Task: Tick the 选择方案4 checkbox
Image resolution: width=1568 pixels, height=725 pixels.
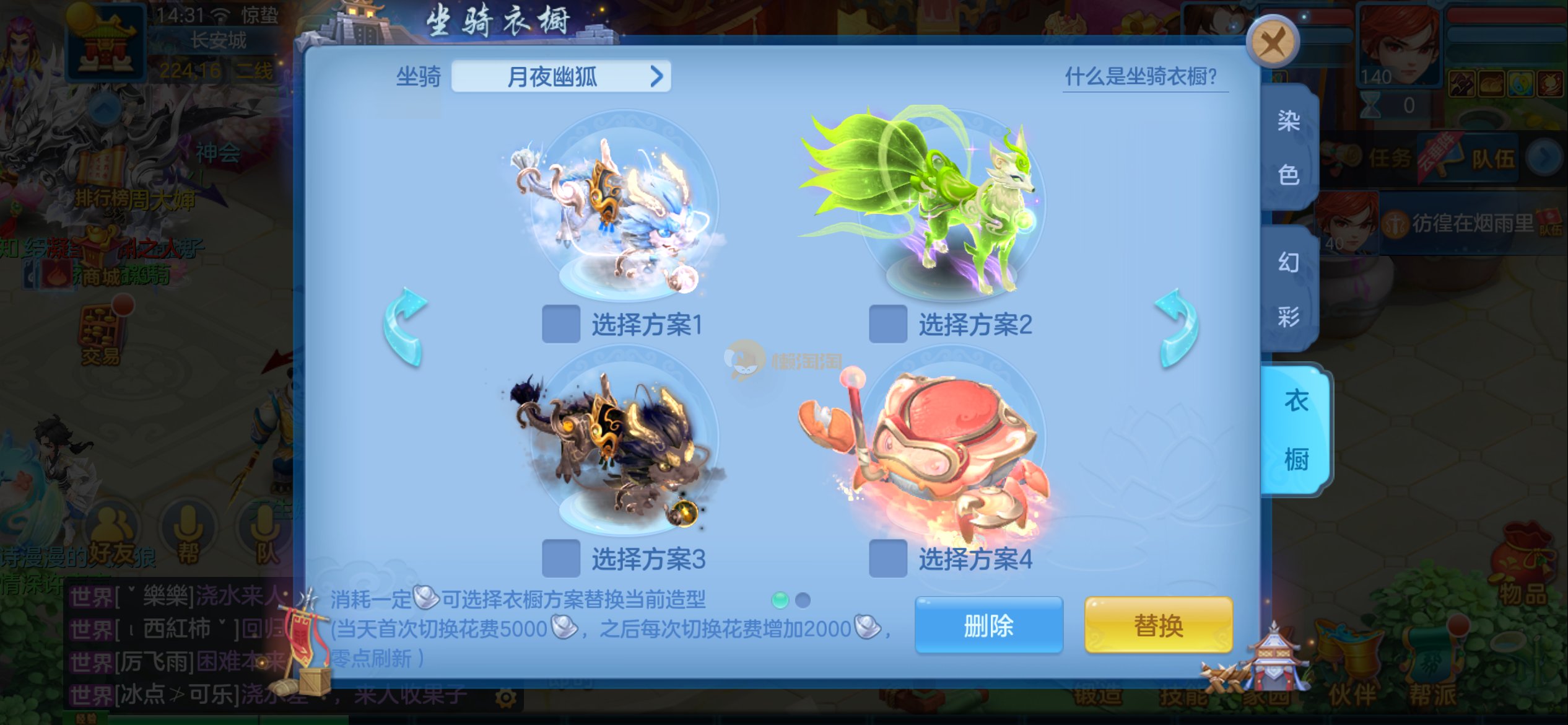Action: [887, 558]
